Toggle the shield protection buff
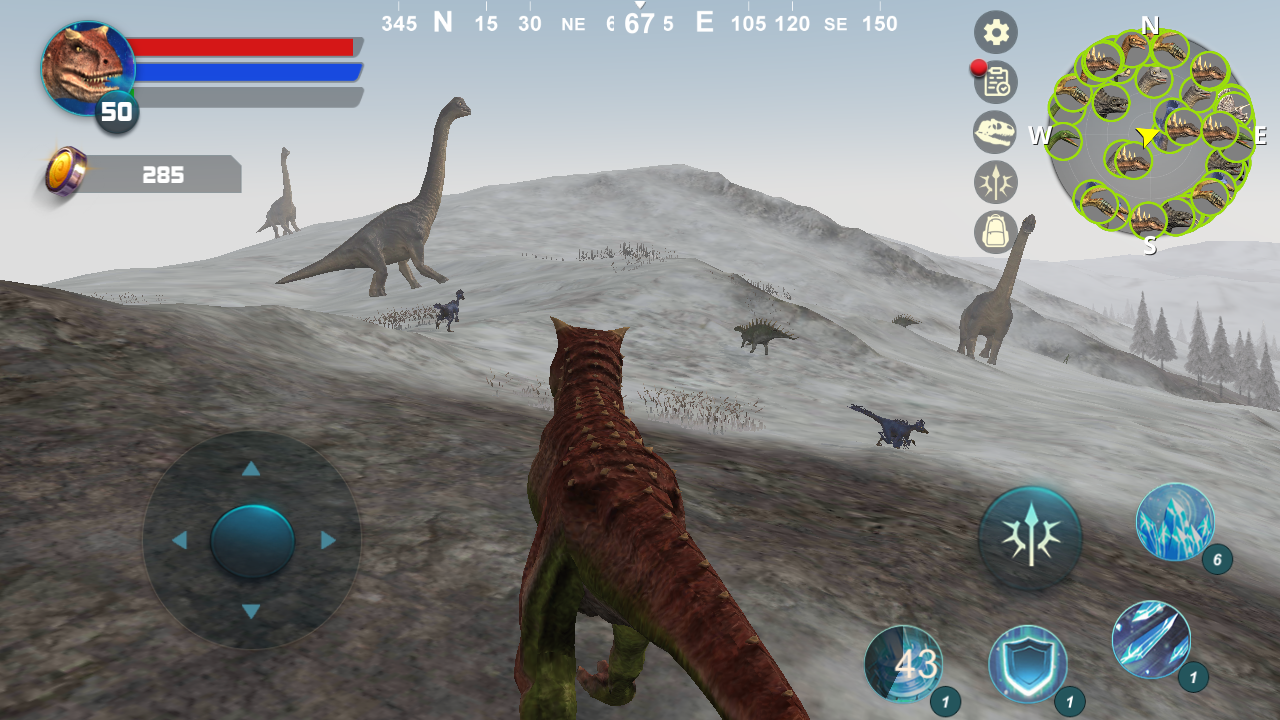The width and height of the screenshot is (1280, 720). [x=1029, y=662]
